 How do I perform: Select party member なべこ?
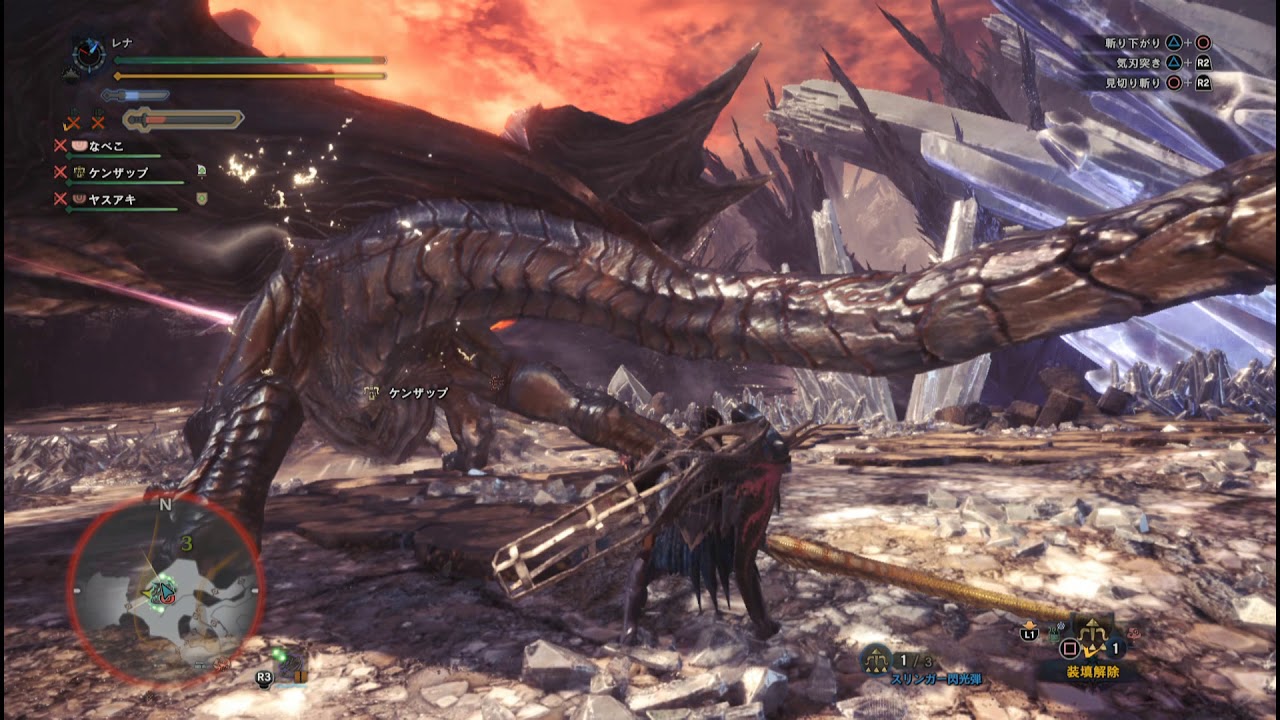[106, 146]
